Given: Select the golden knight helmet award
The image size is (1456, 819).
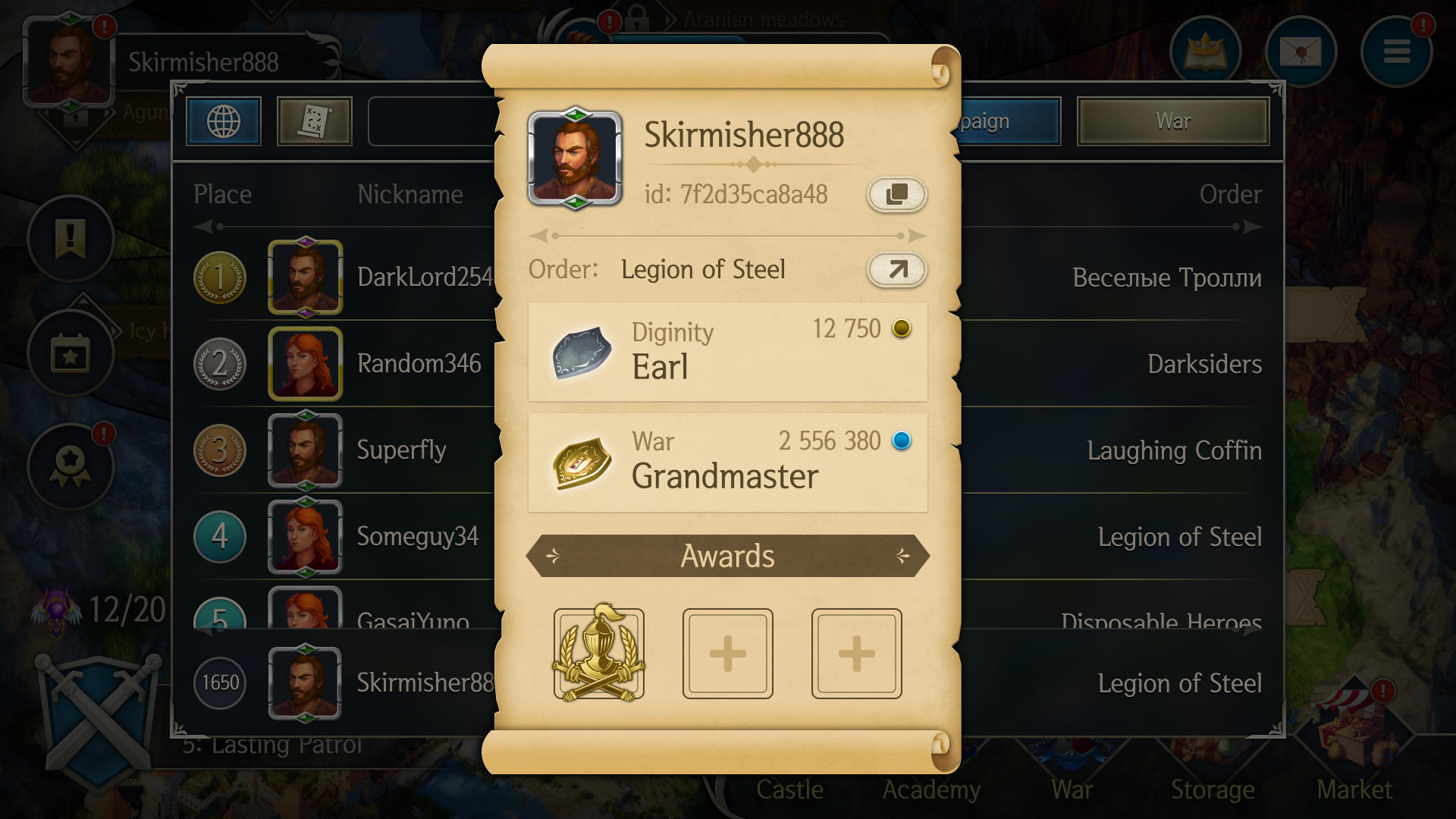Looking at the screenshot, I should pos(598,653).
